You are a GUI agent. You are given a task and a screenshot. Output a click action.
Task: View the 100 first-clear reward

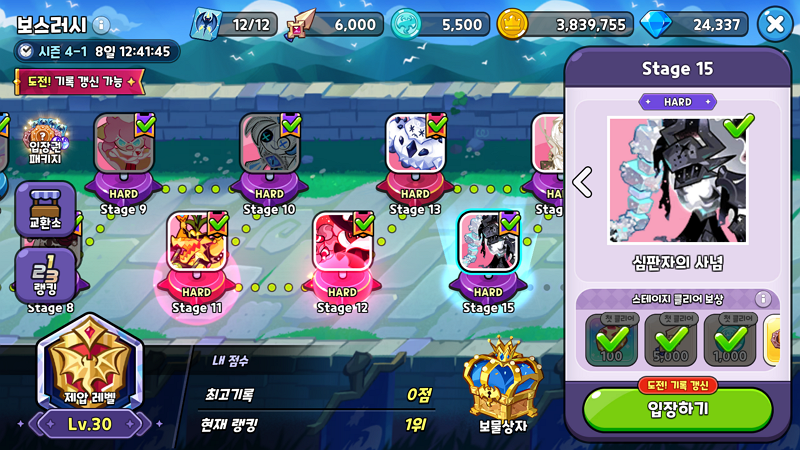[610, 339]
